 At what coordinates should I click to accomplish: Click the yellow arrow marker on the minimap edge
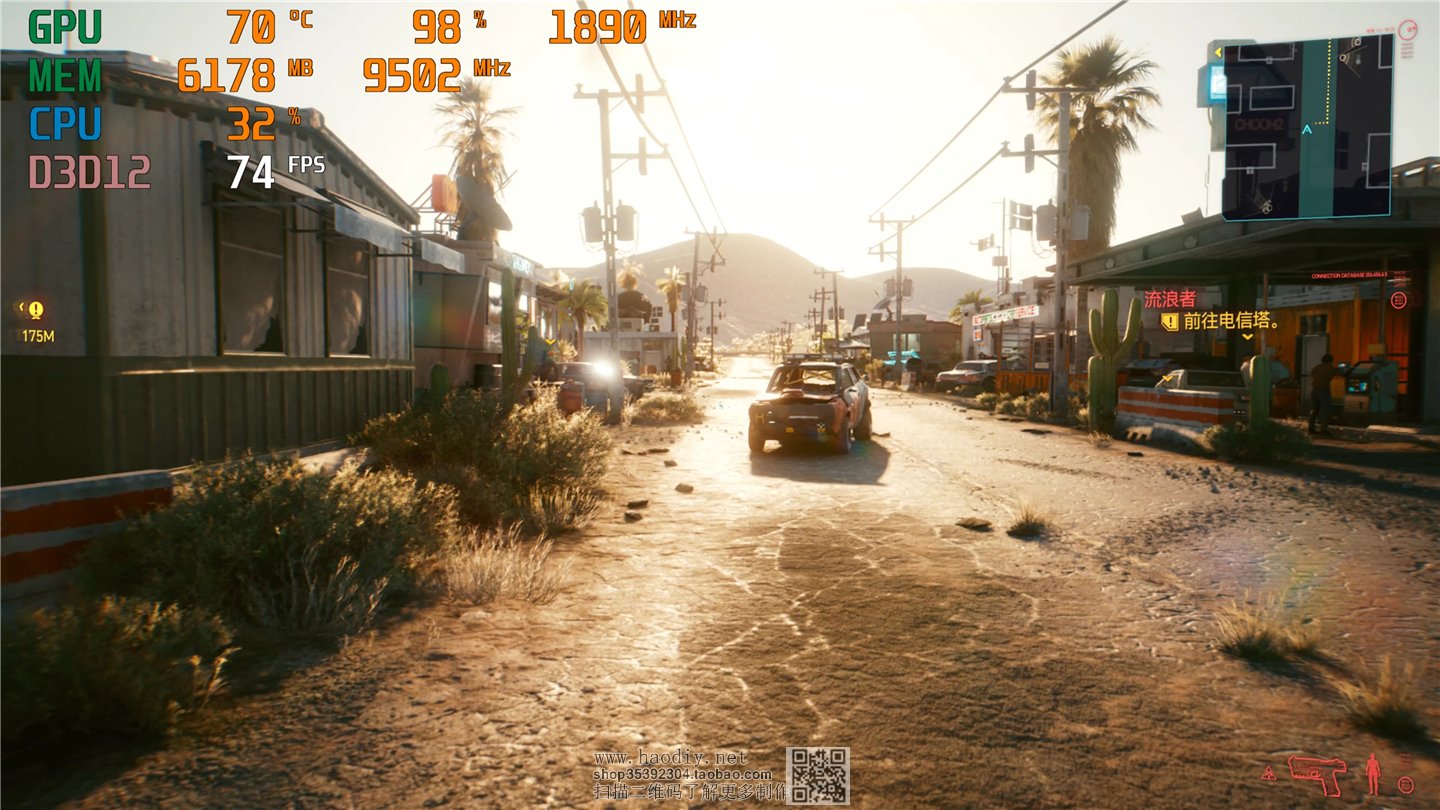click(x=1218, y=51)
